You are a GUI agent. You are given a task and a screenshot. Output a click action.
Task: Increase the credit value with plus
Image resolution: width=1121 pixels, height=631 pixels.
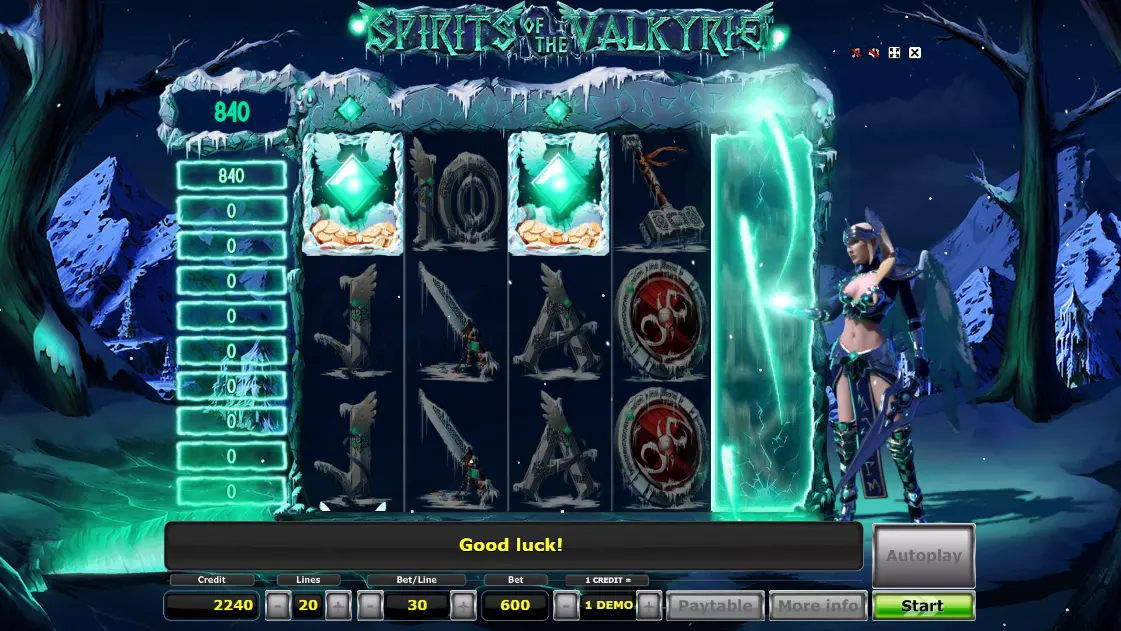click(x=649, y=606)
